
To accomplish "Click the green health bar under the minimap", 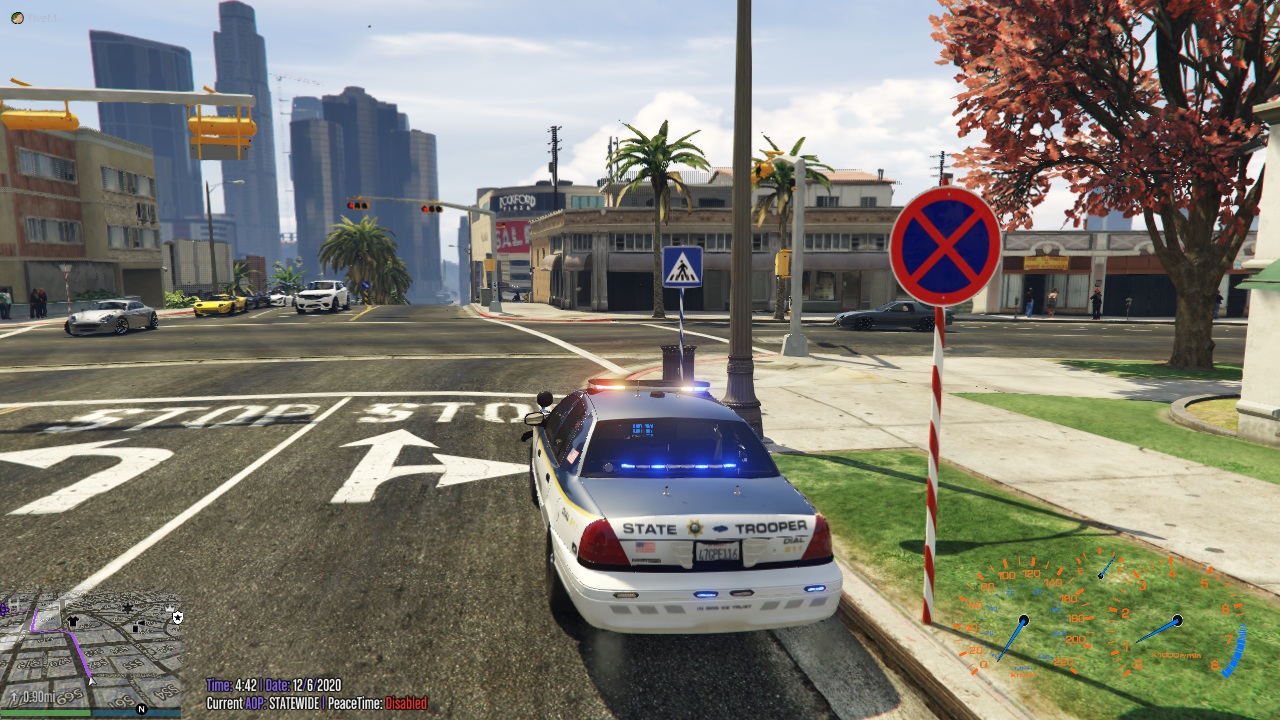I will [x=46, y=713].
